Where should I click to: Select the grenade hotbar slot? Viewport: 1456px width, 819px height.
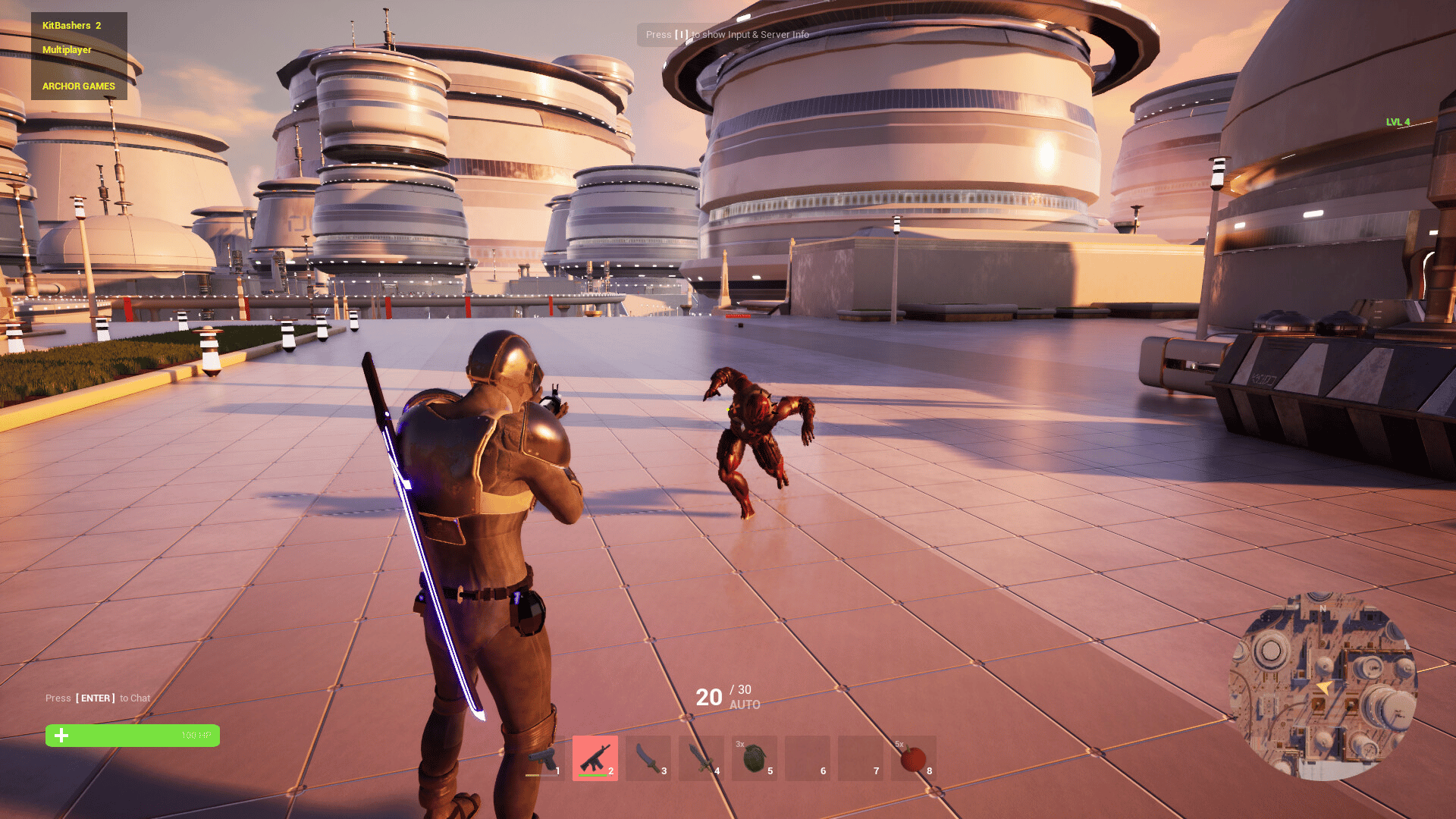[755, 758]
